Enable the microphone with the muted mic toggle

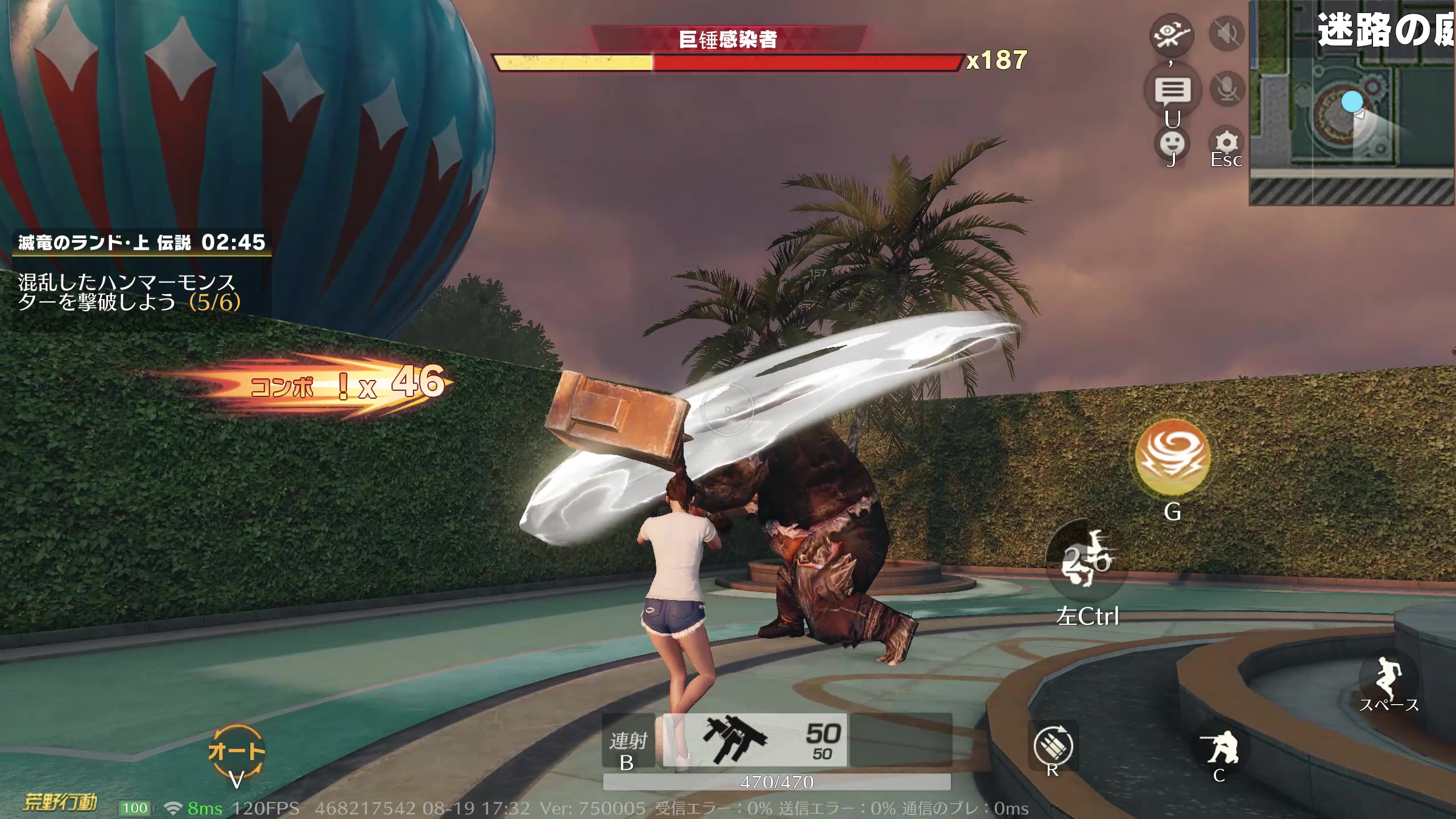pos(1227,88)
